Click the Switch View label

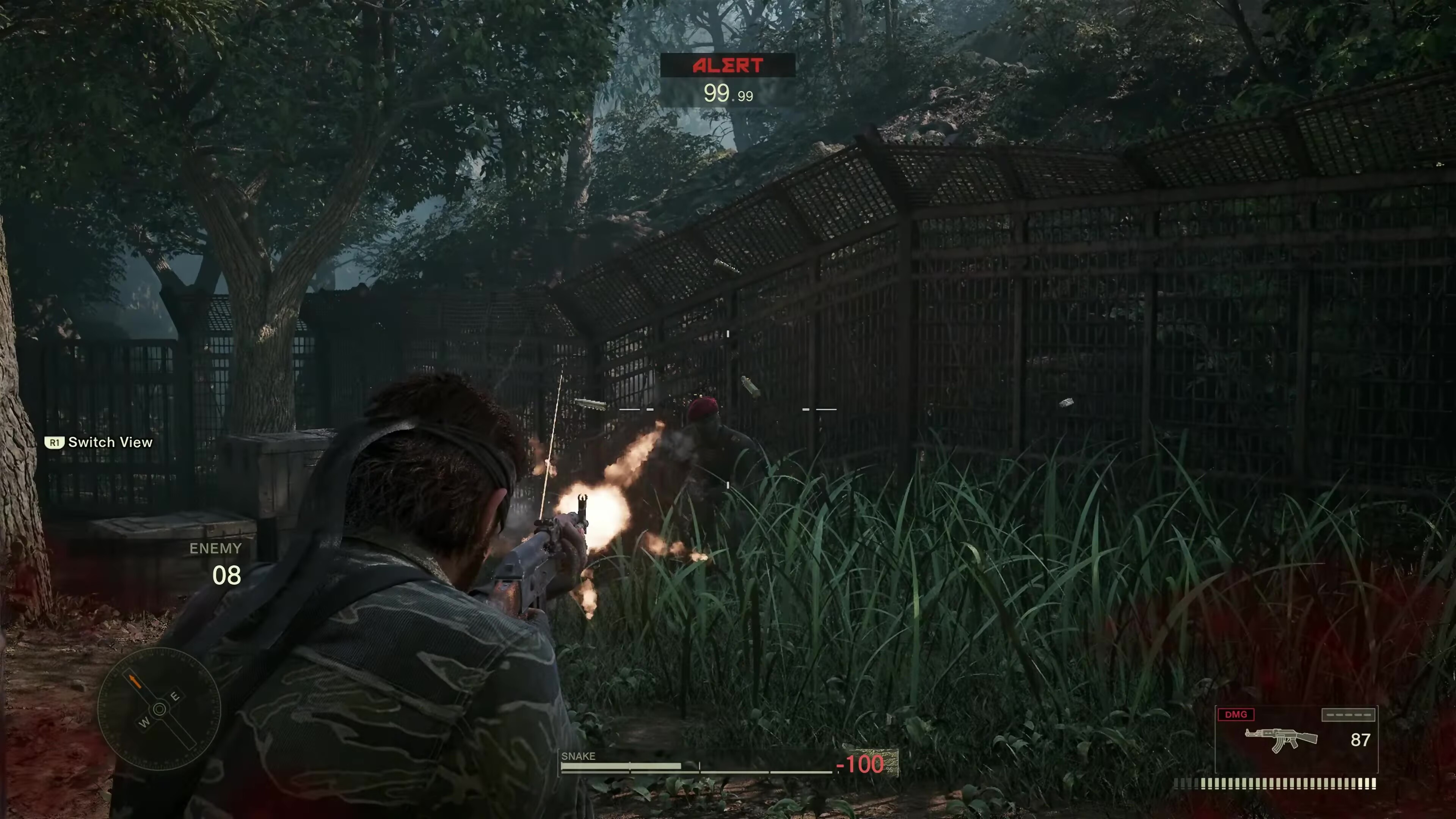(110, 442)
